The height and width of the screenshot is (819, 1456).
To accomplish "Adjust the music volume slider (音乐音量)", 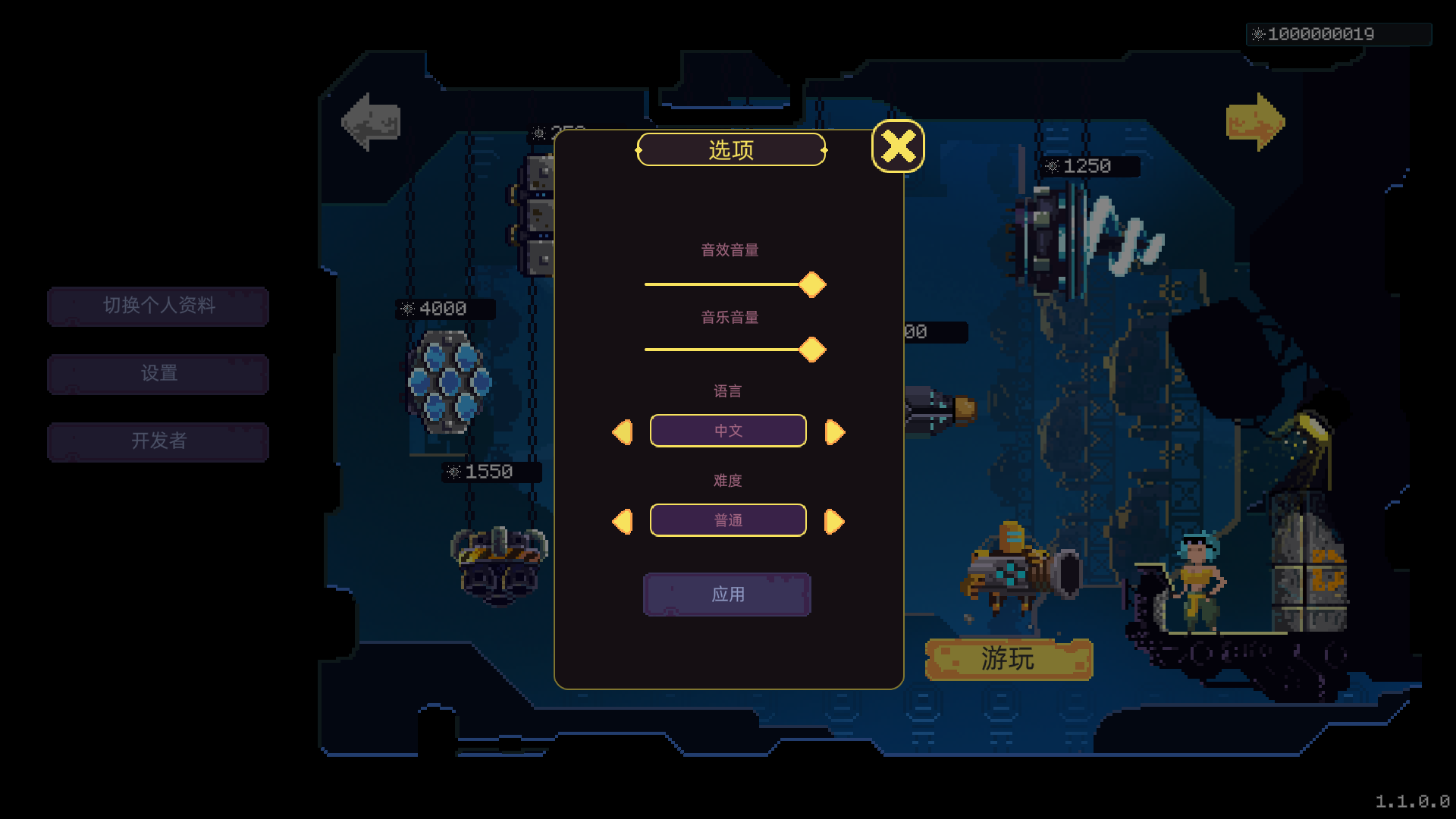I will (811, 350).
